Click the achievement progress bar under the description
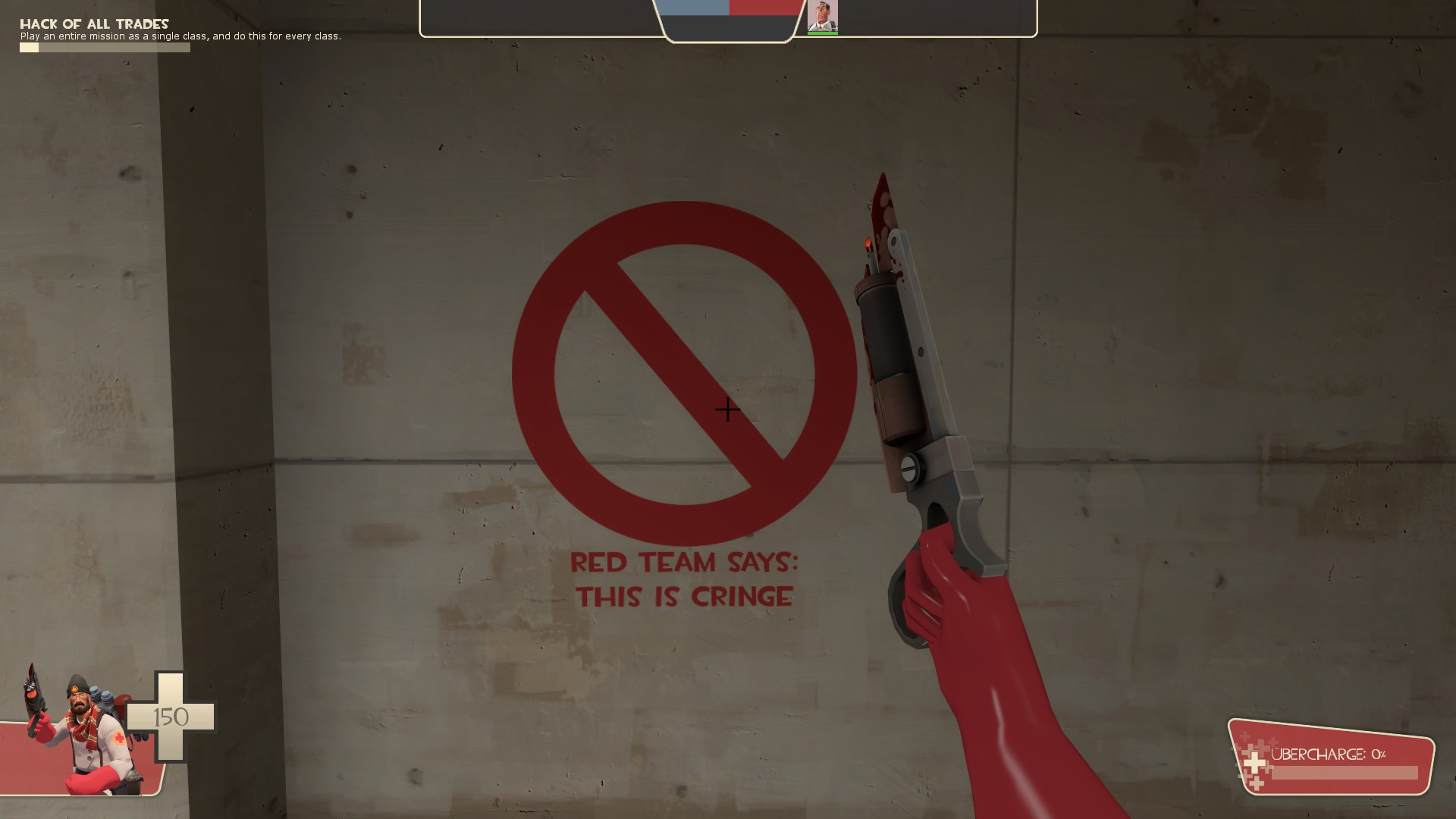This screenshot has width=1456, height=819. (x=104, y=46)
